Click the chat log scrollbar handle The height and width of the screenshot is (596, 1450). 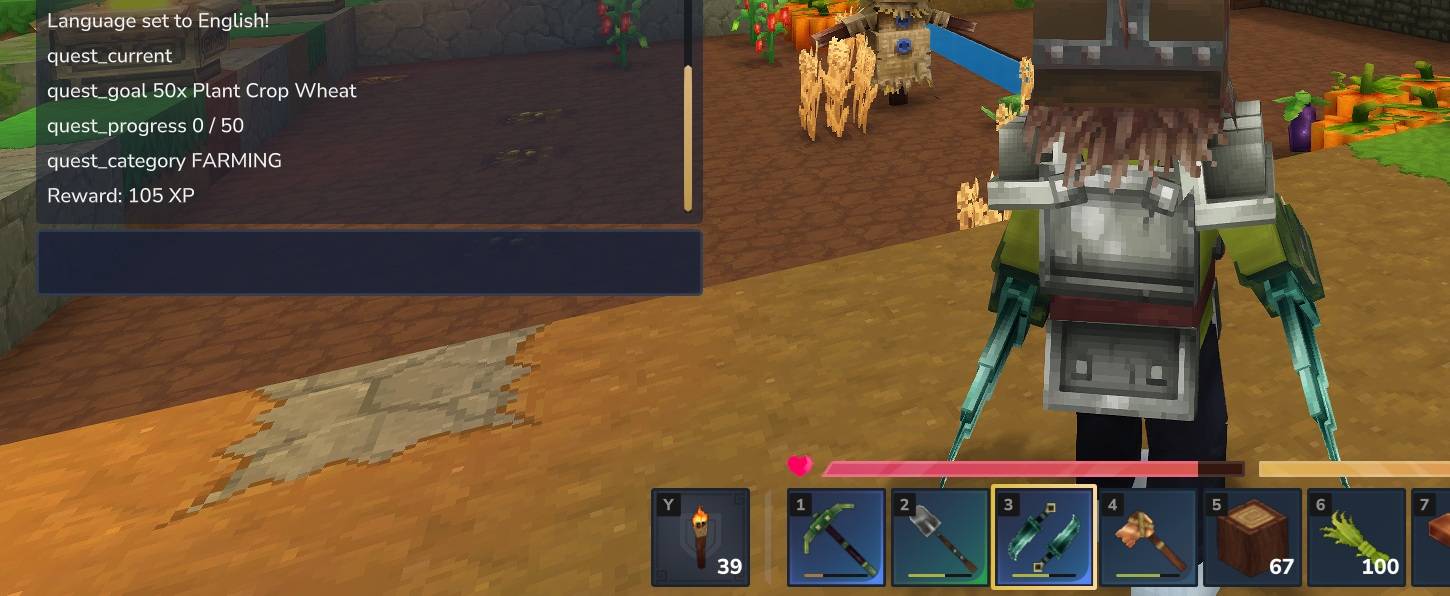click(x=688, y=138)
